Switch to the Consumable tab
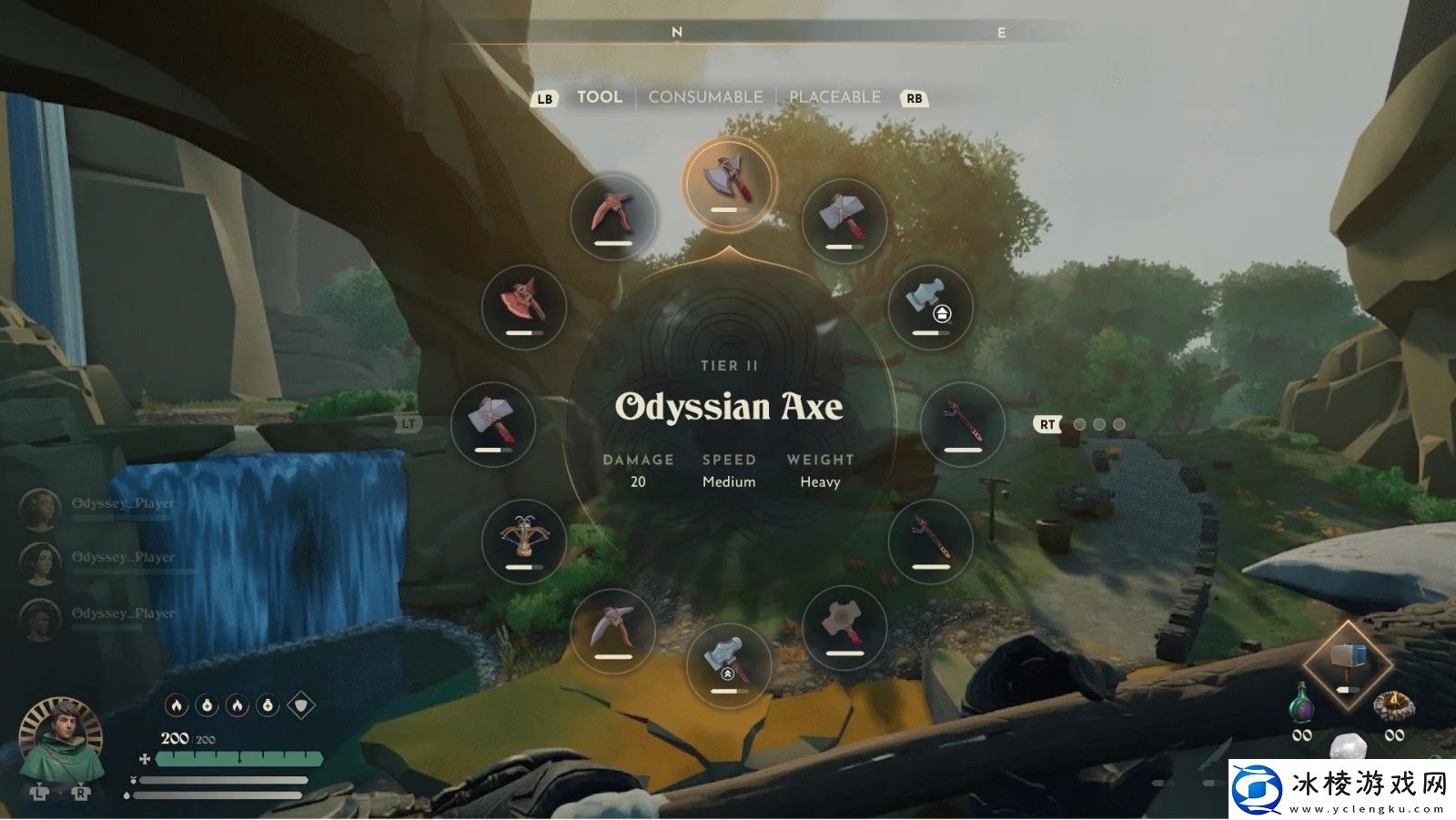This screenshot has width=1456, height=820. coord(705,97)
